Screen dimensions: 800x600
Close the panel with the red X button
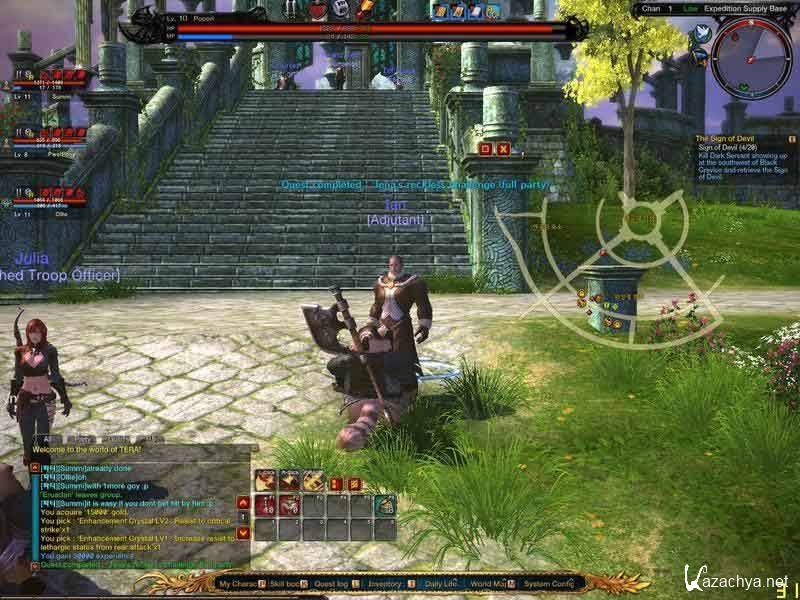pyautogui.click(x=503, y=148)
